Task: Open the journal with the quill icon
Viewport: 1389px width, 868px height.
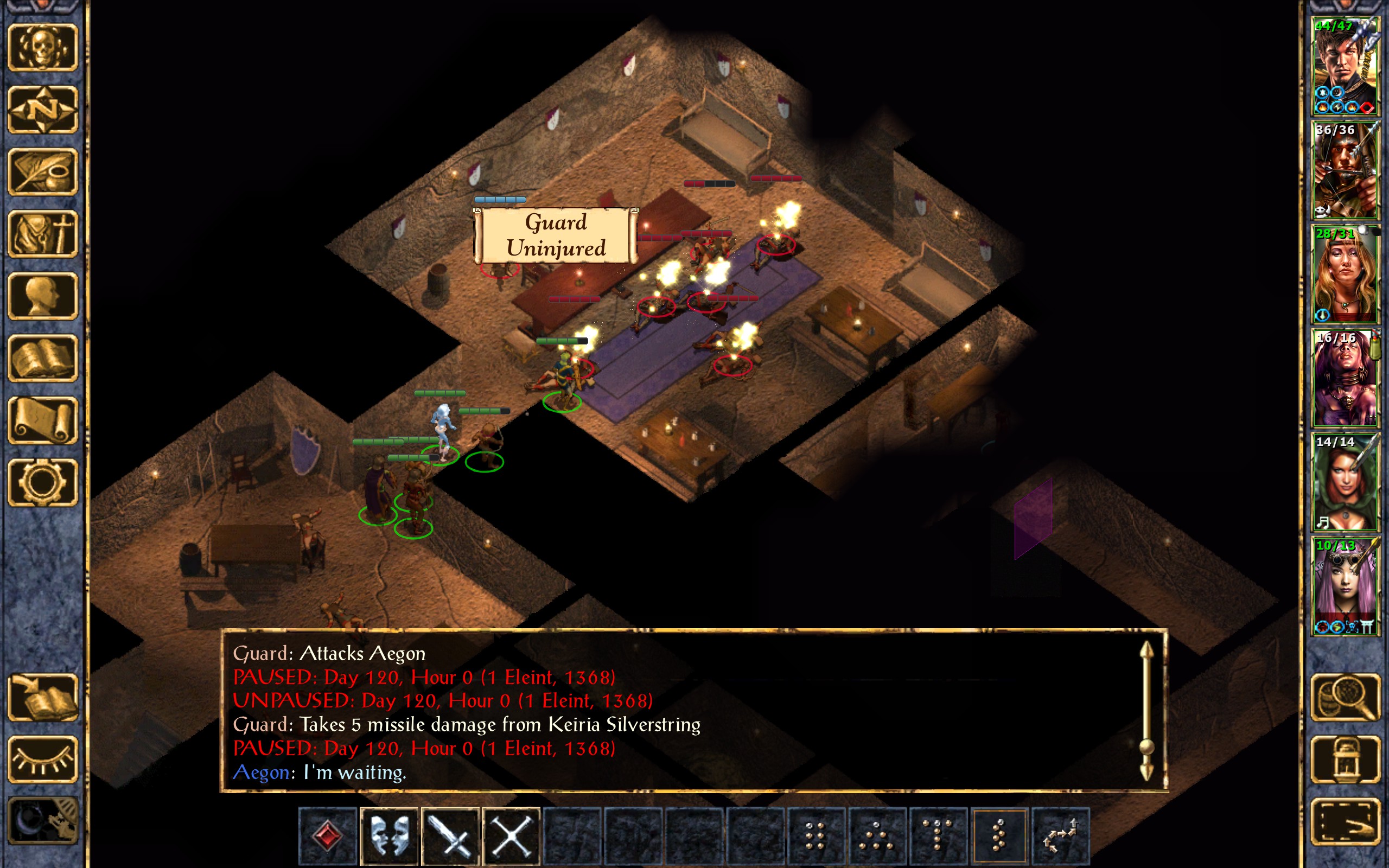Action: point(43,171)
